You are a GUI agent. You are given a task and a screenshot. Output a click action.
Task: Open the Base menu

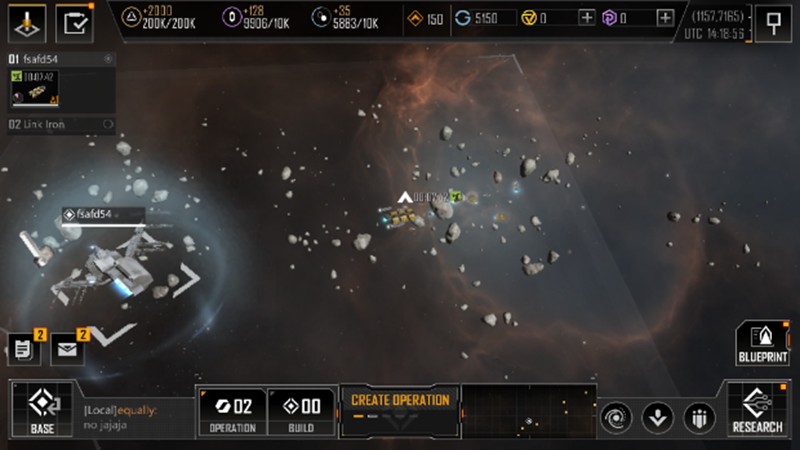[x=41, y=410]
